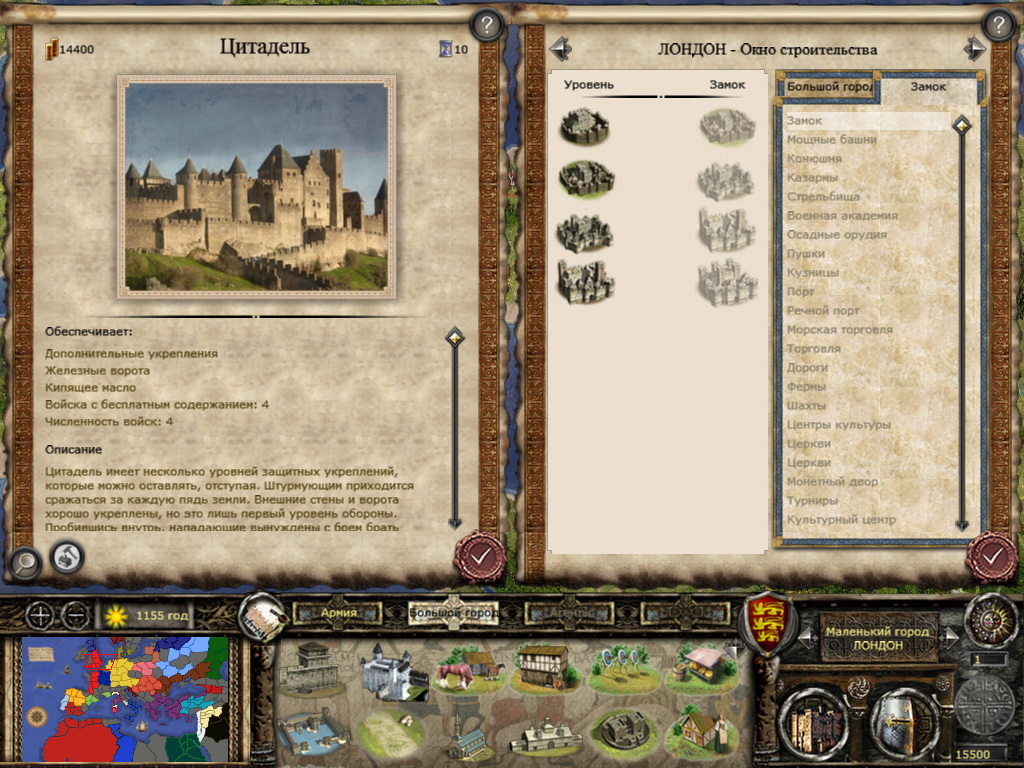This screenshot has width=1024, height=768.
Task: Close the ЛОНДОН construction window with the seal
Action: (x=991, y=556)
